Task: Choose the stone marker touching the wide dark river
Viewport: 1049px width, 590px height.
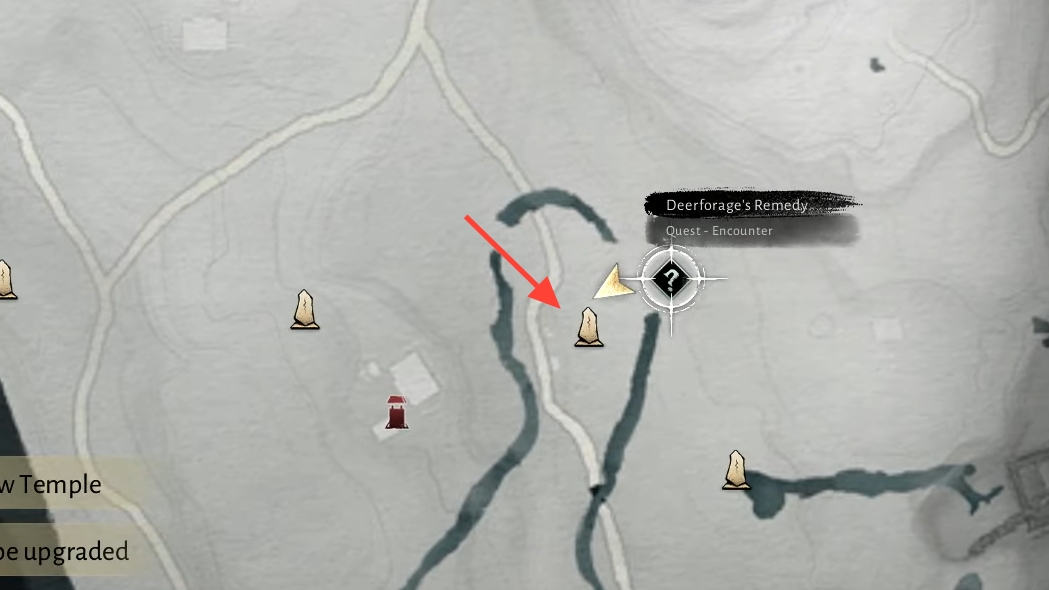Action: click(x=737, y=470)
